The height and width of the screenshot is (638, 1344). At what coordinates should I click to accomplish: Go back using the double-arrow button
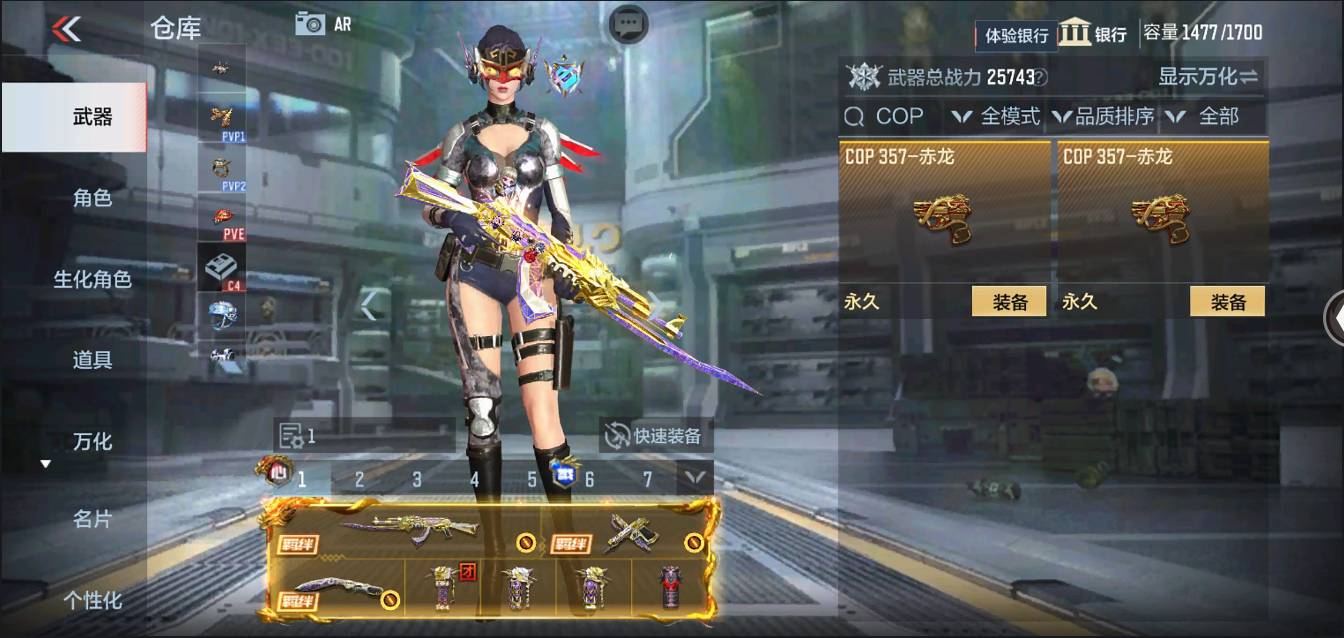click(66, 29)
